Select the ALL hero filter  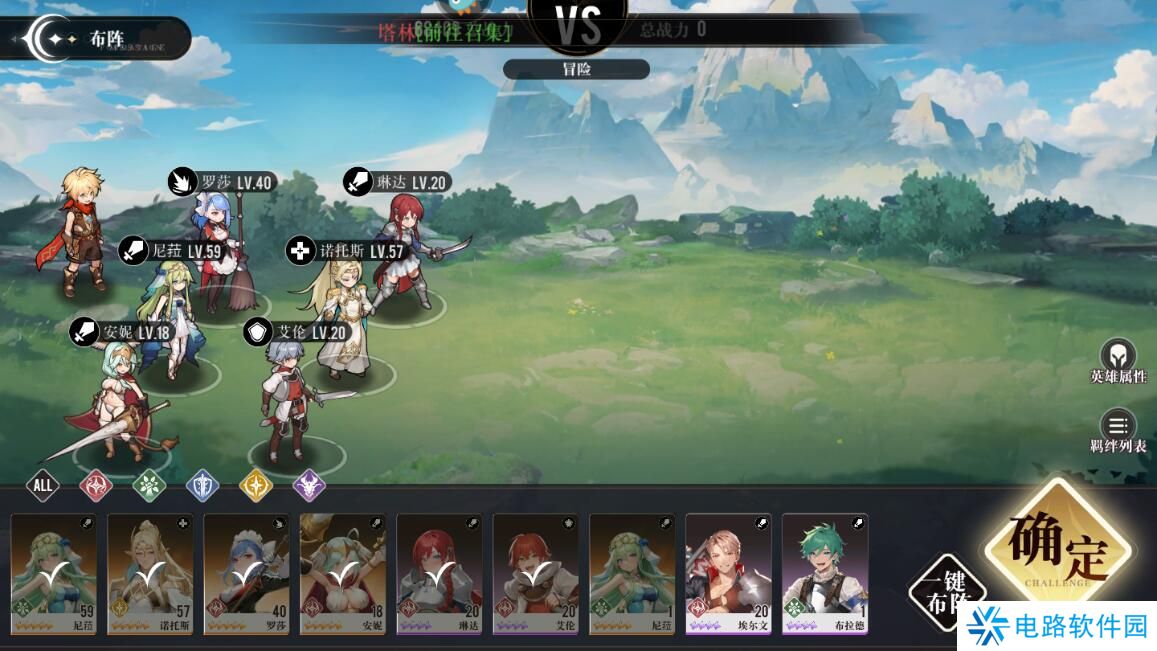pyautogui.click(x=42, y=486)
